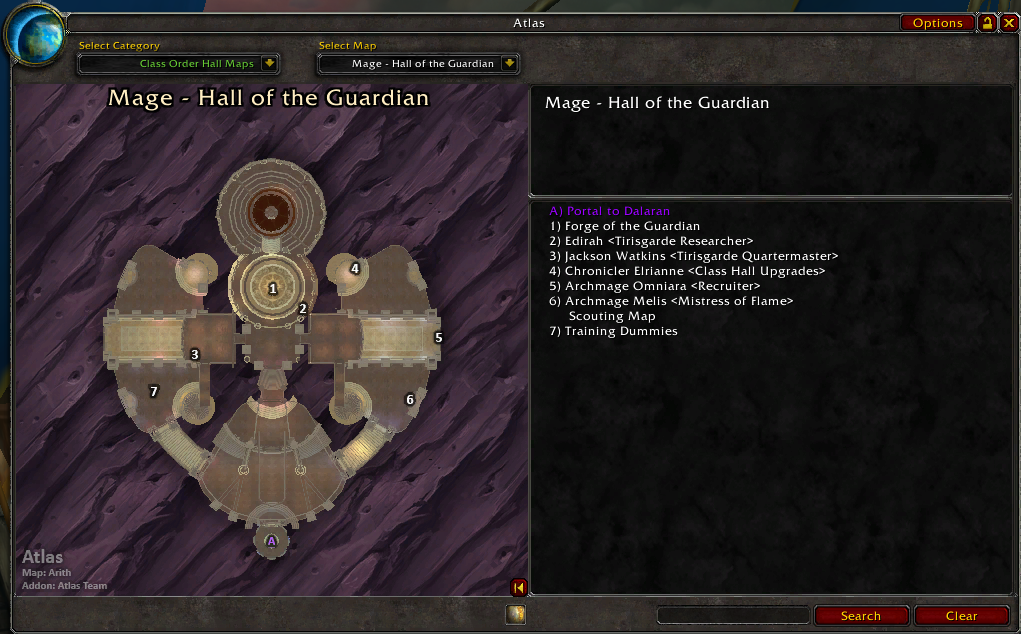Select Chronicler Elrianne Class Hall Upgrades
The height and width of the screenshot is (634, 1021).
tap(687, 271)
